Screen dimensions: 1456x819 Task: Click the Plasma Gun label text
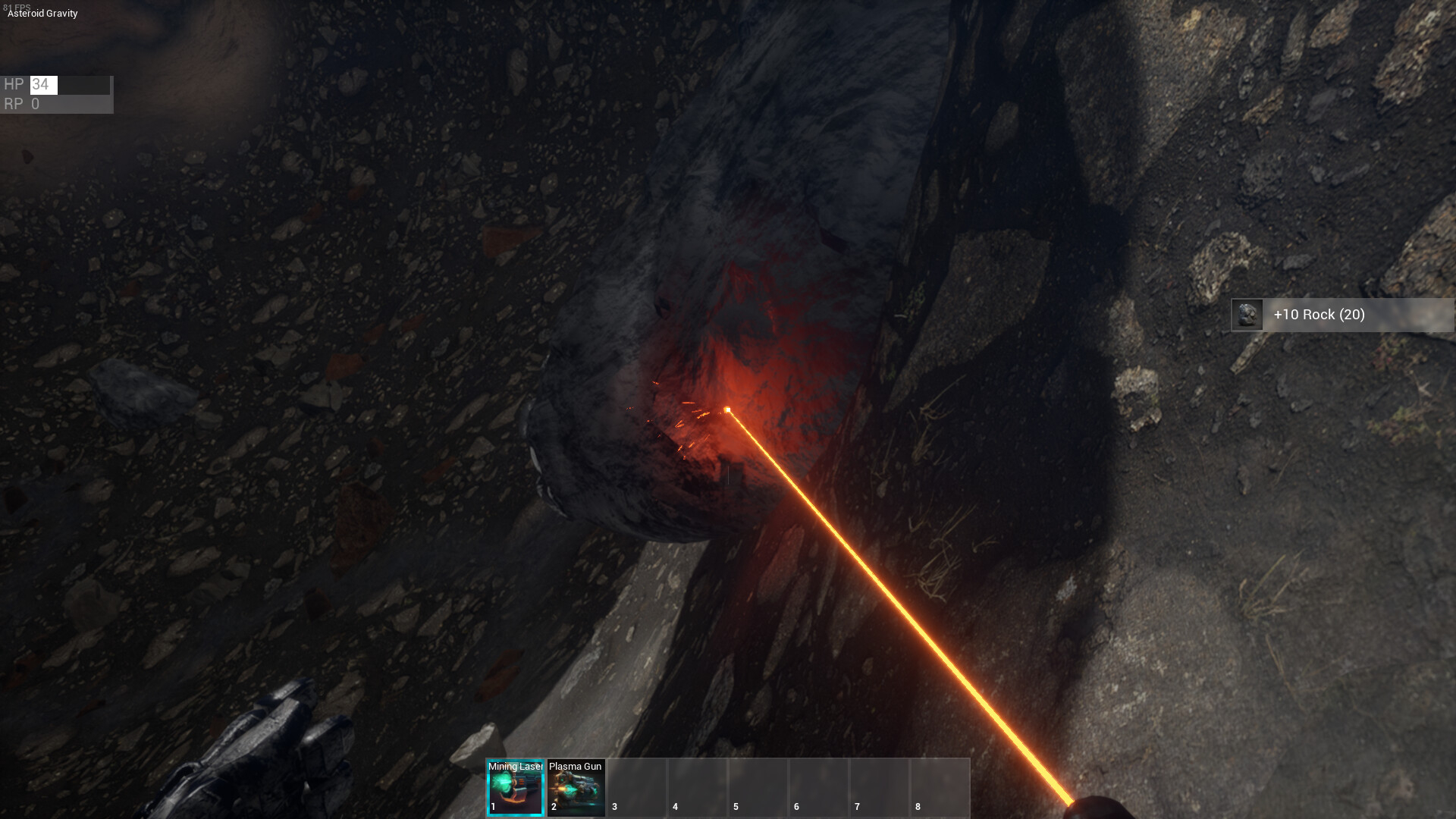[574, 767]
